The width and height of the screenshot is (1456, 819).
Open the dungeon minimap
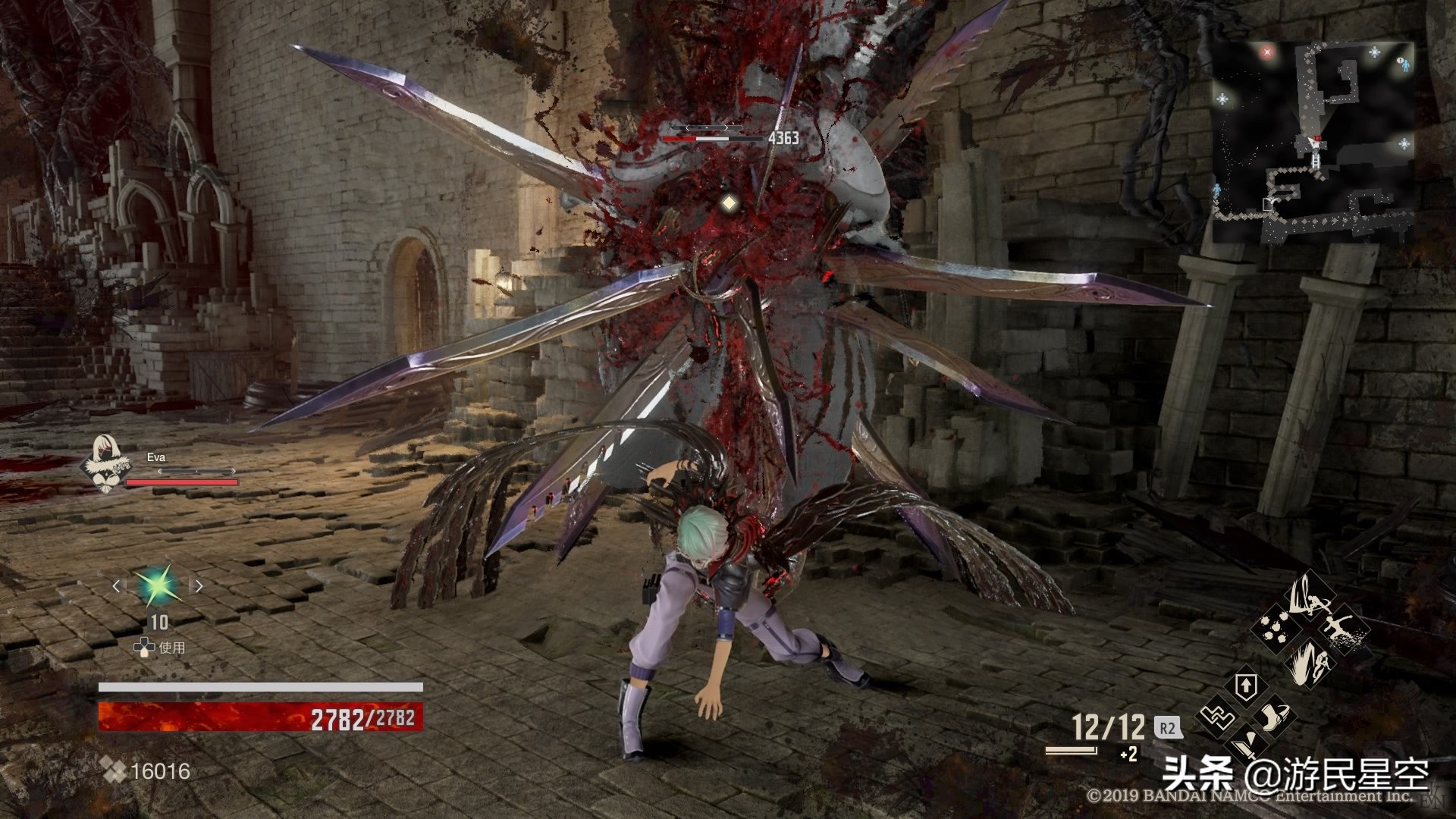point(1312,140)
